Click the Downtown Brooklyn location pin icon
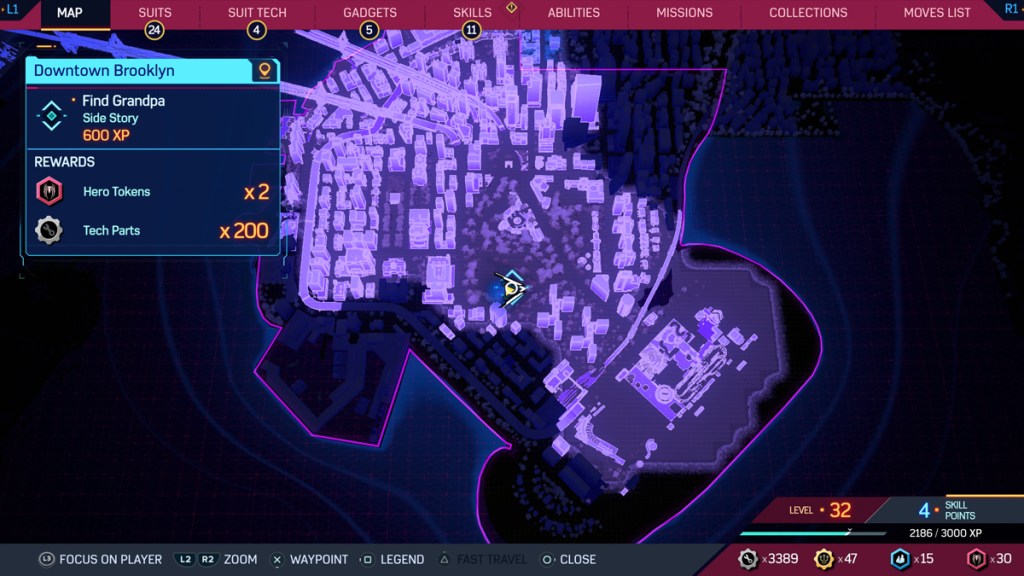This screenshot has width=1024, height=576. (264, 71)
